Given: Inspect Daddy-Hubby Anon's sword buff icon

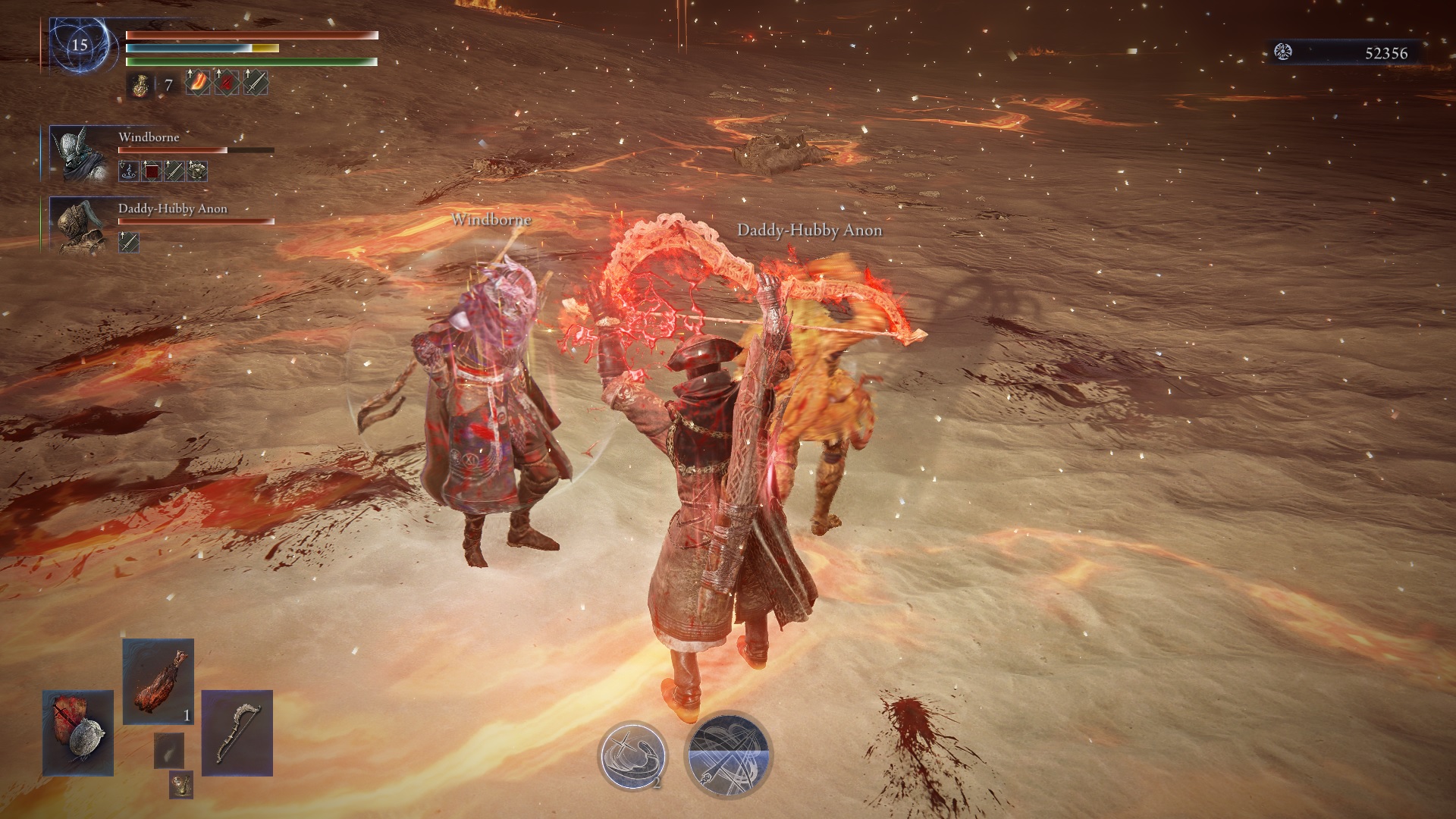Looking at the screenshot, I should click(129, 243).
